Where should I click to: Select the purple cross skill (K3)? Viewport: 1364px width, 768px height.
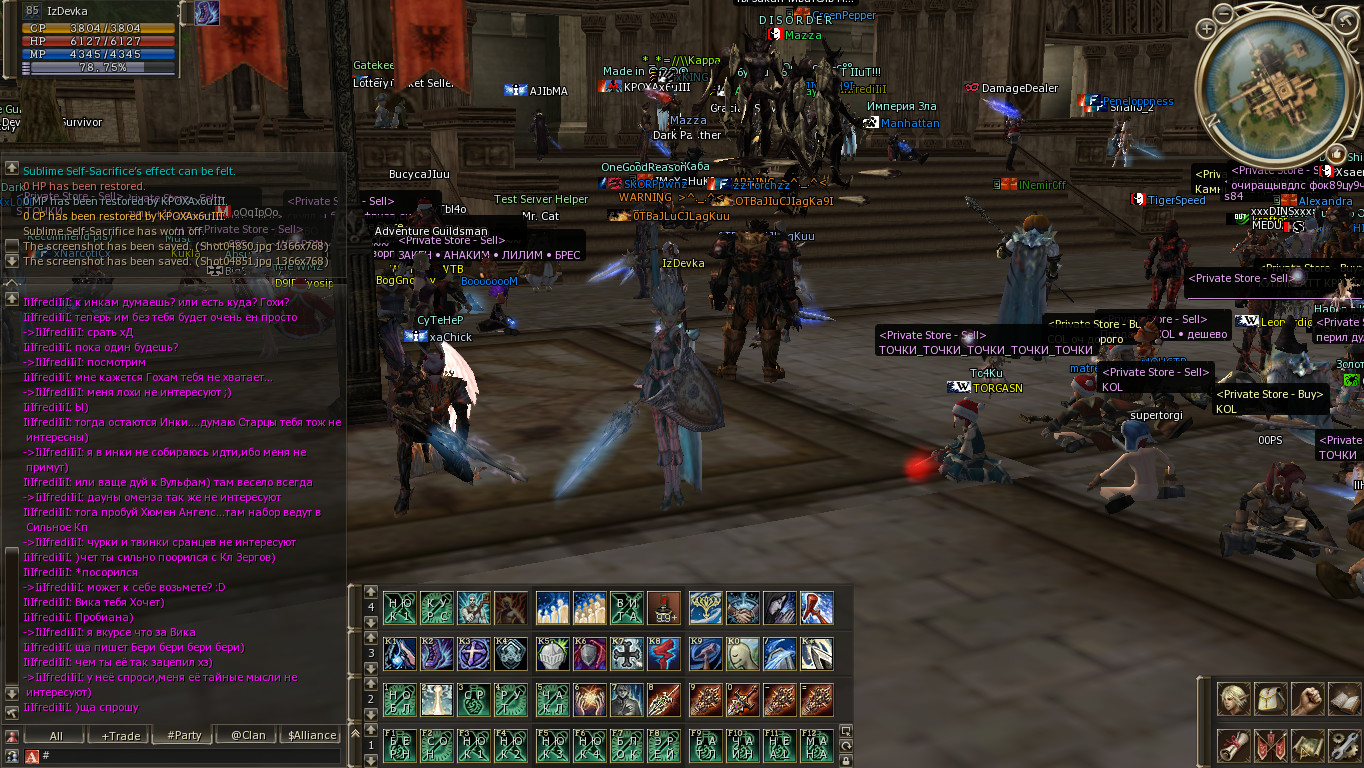[x=473, y=654]
